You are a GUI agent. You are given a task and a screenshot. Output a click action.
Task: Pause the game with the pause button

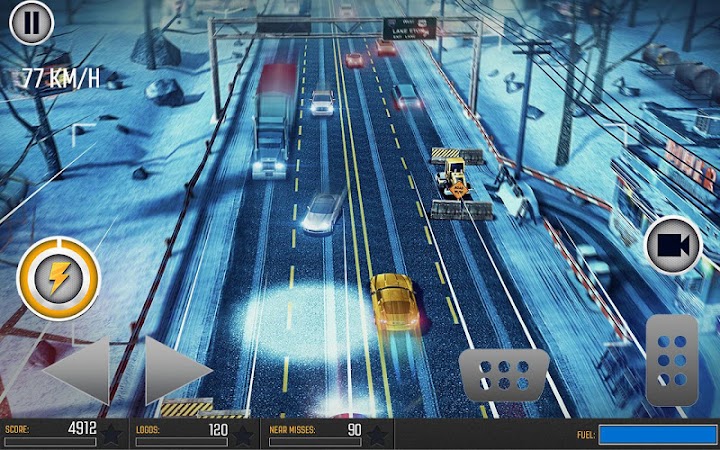point(31,22)
